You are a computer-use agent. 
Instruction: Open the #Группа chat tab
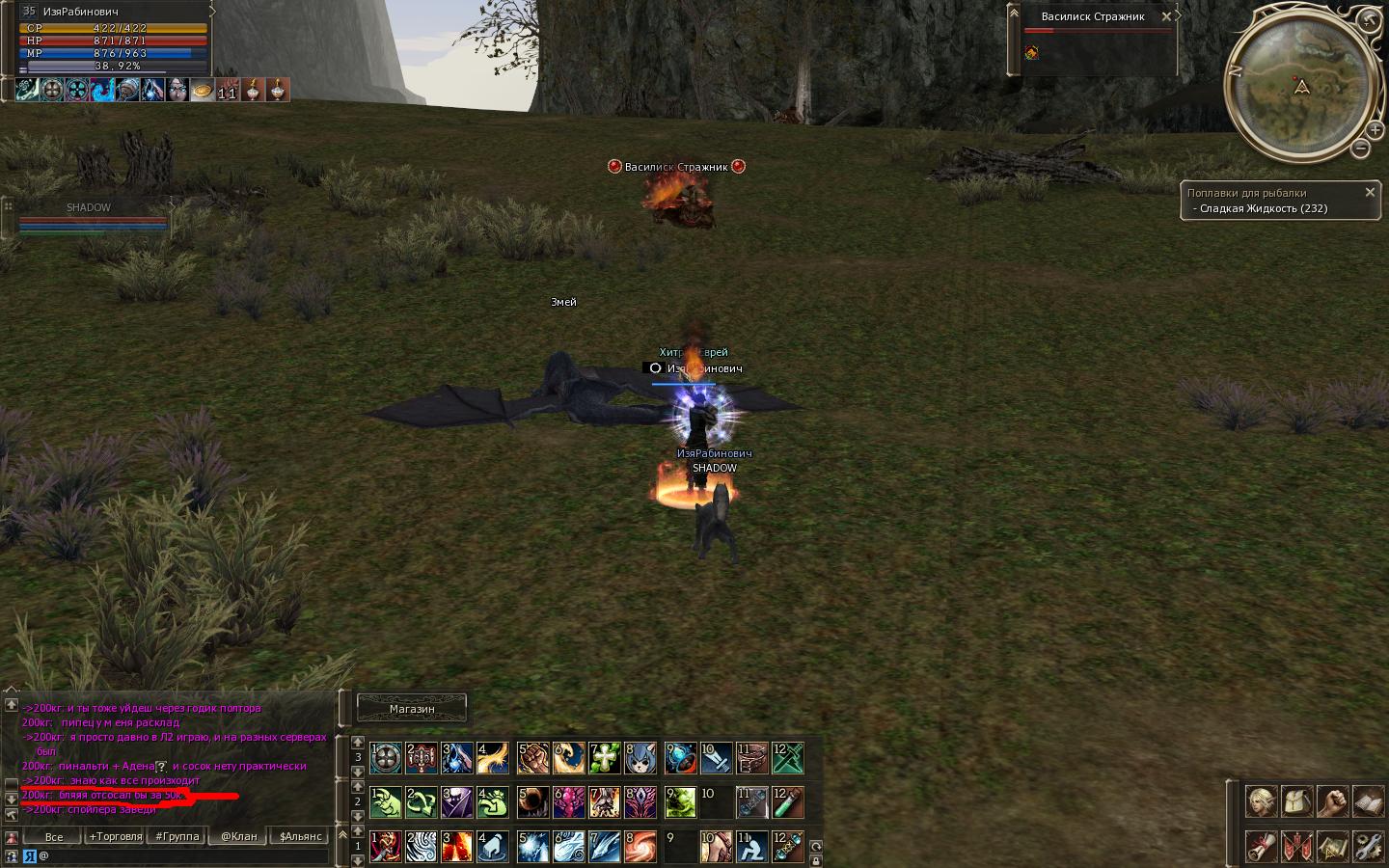pyautogui.click(x=177, y=836)
